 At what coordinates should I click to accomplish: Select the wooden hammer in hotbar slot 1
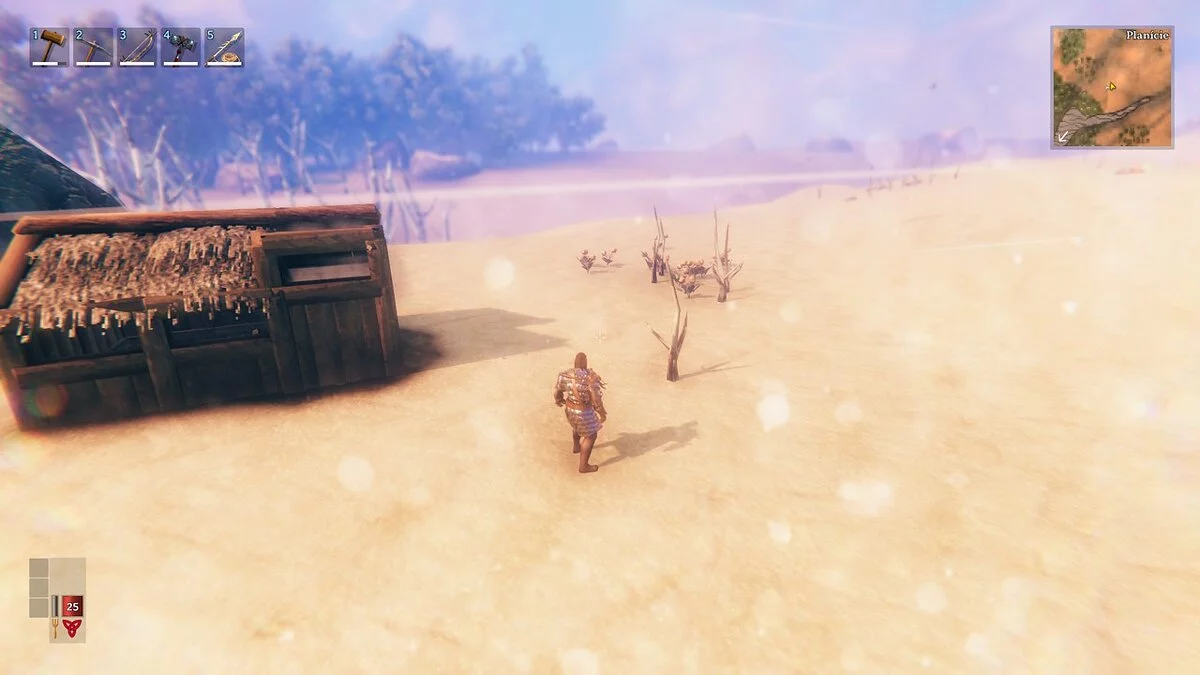pos(49,47)
